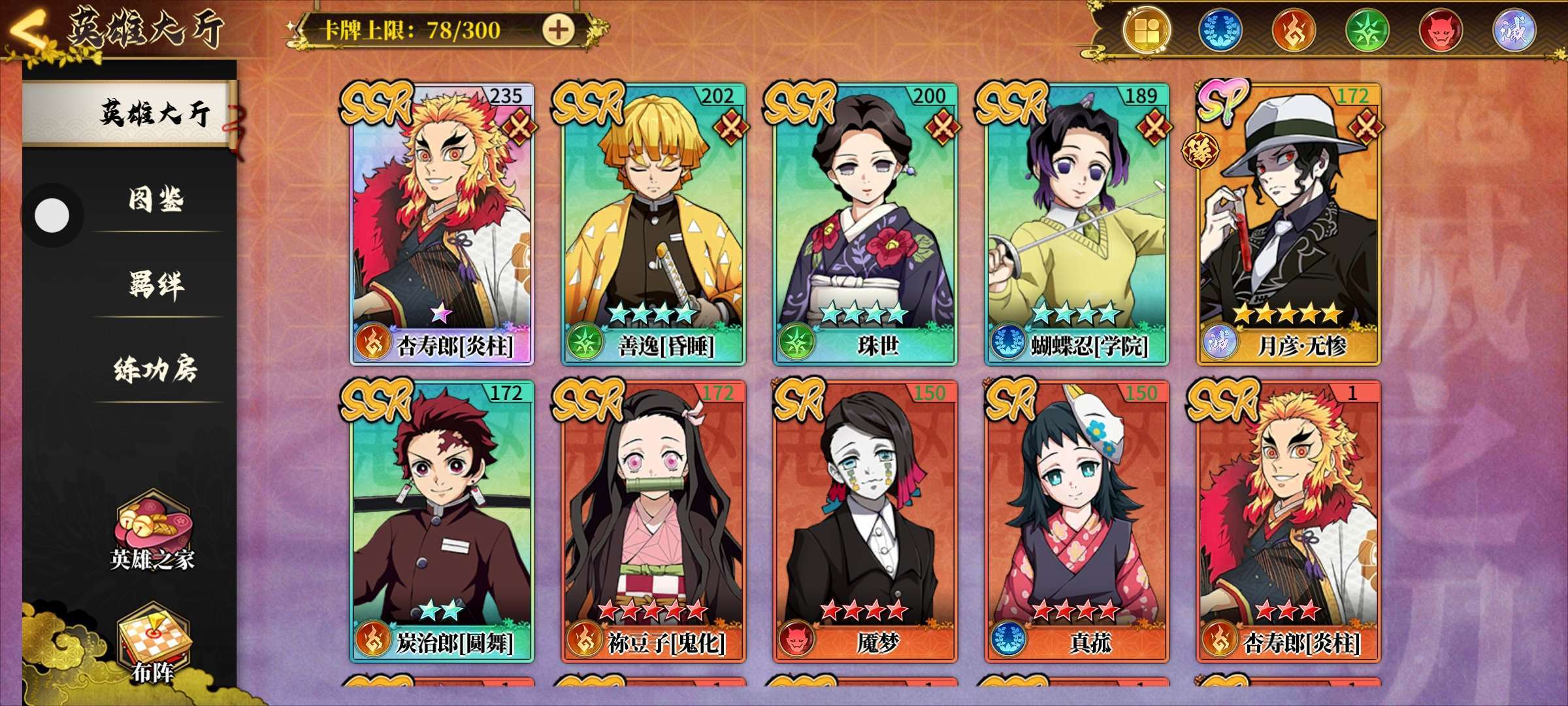The width and height of the screenshot is (1568, 706).
Task: Expand card limit with plus button
Action: coord(558,30)
